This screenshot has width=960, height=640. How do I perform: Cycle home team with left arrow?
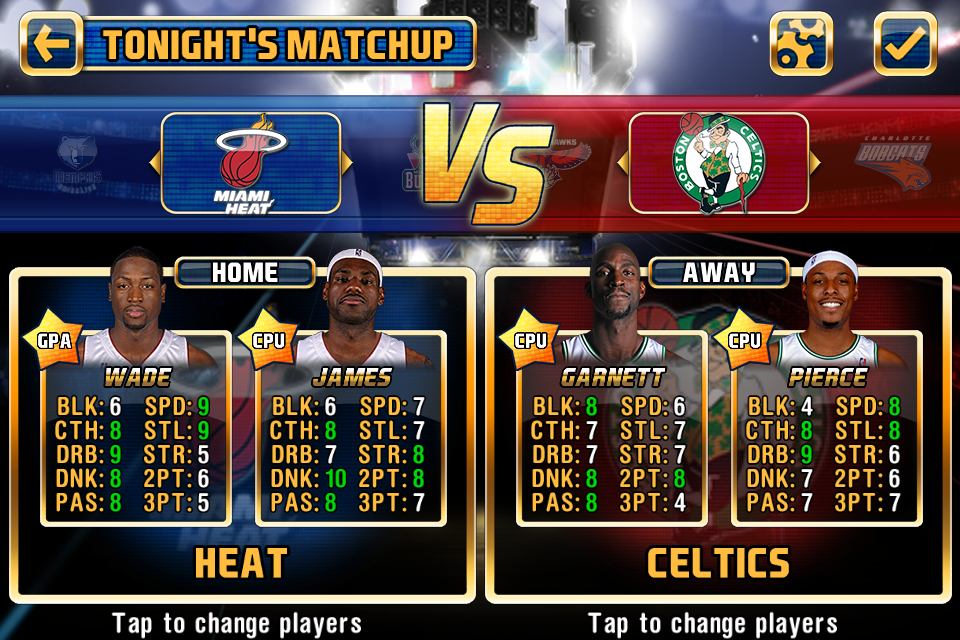[154, 163]
